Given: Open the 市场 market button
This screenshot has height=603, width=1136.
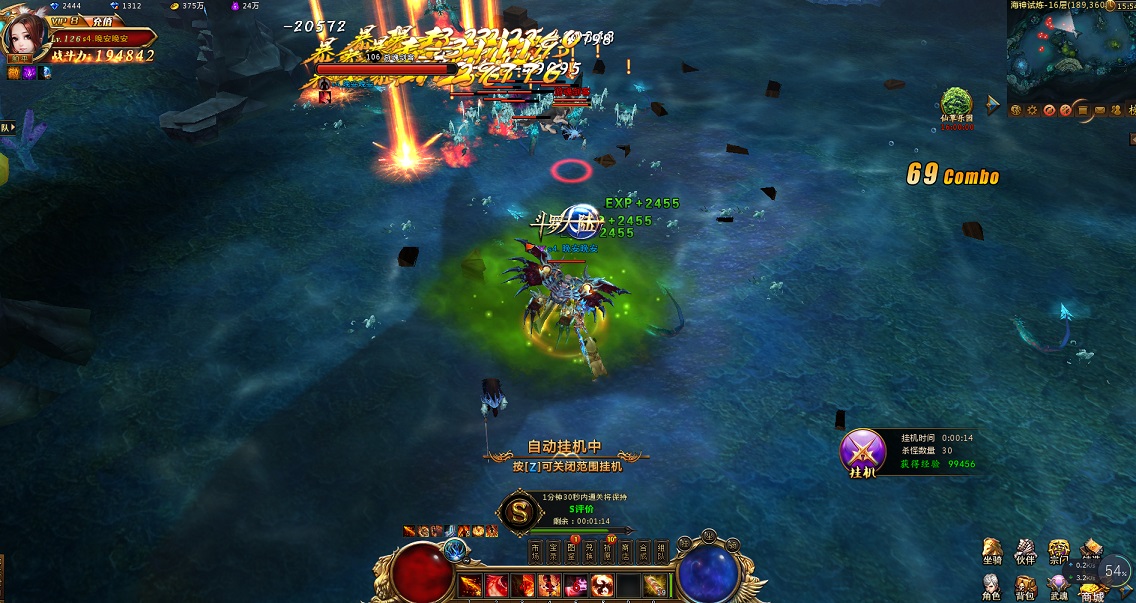Looking at the screenshot, I should click(x=535, y=552).
